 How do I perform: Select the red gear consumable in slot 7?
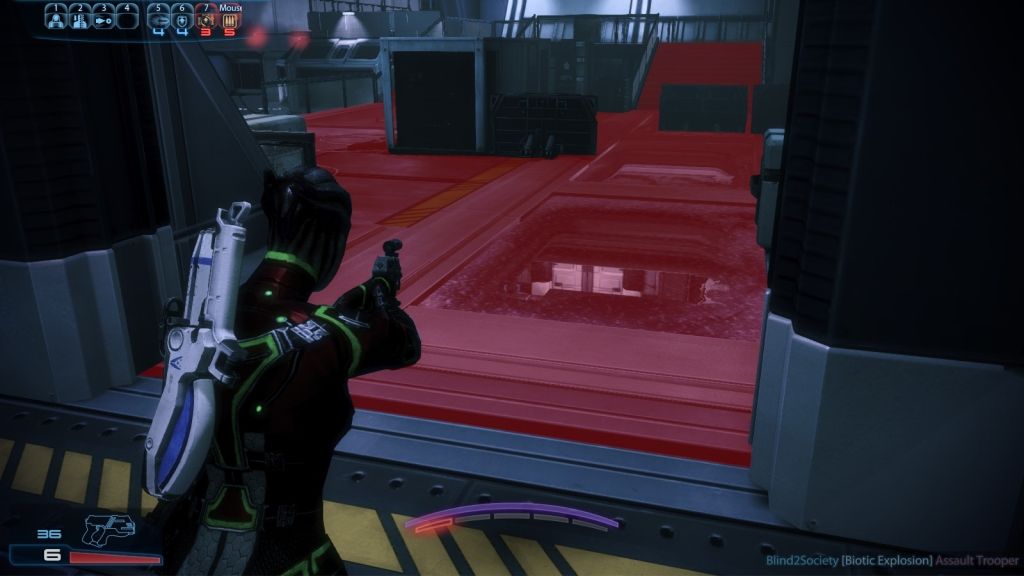tap(207, 20)
